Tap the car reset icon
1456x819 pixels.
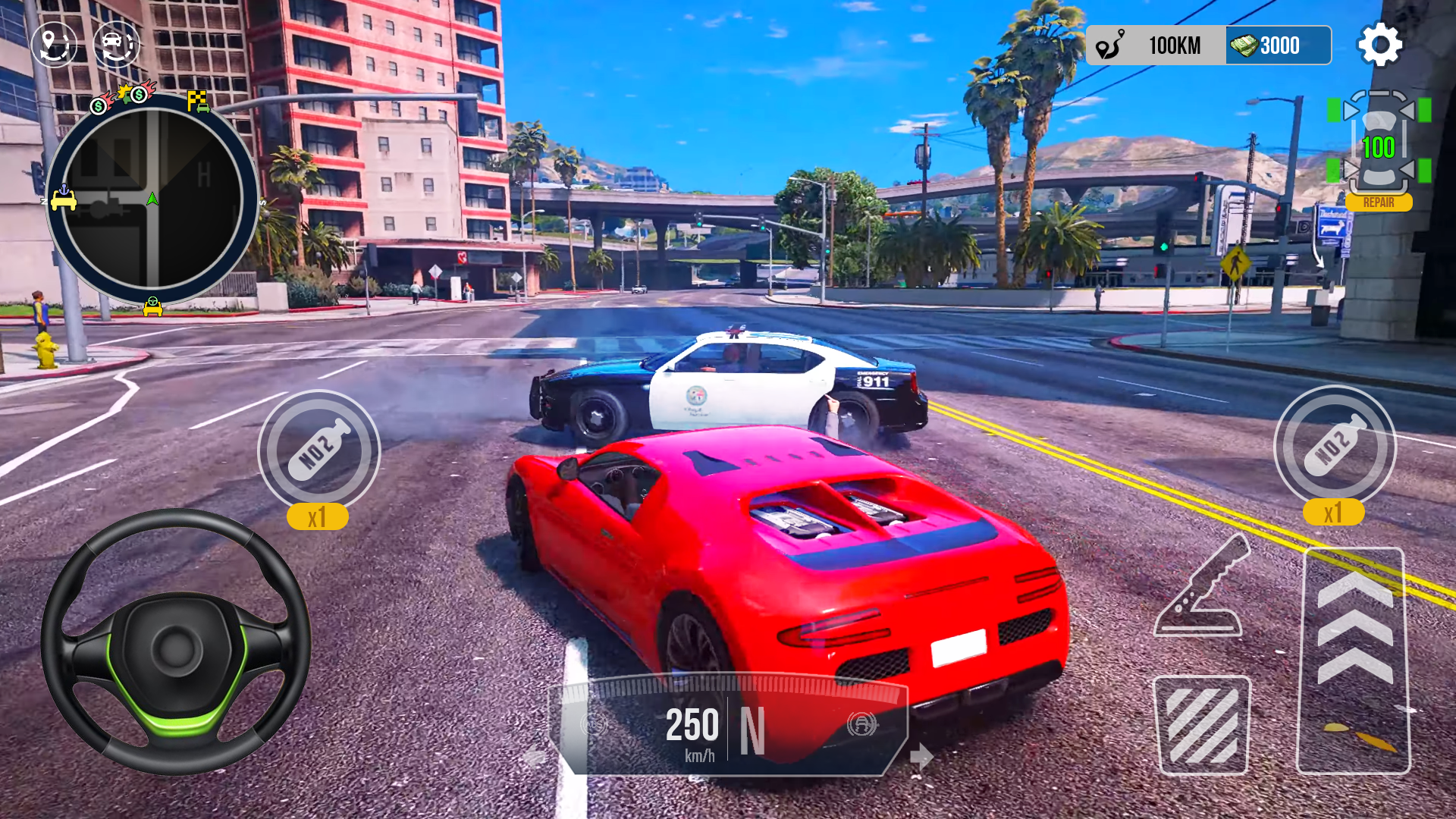pyautogui.click(x=116, y=44)
